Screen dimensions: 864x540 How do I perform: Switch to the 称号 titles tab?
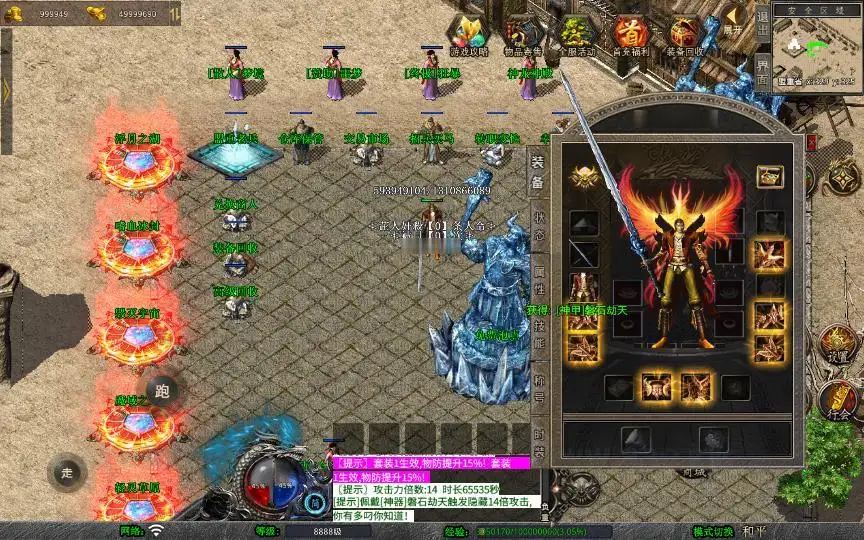coord(539,385)
